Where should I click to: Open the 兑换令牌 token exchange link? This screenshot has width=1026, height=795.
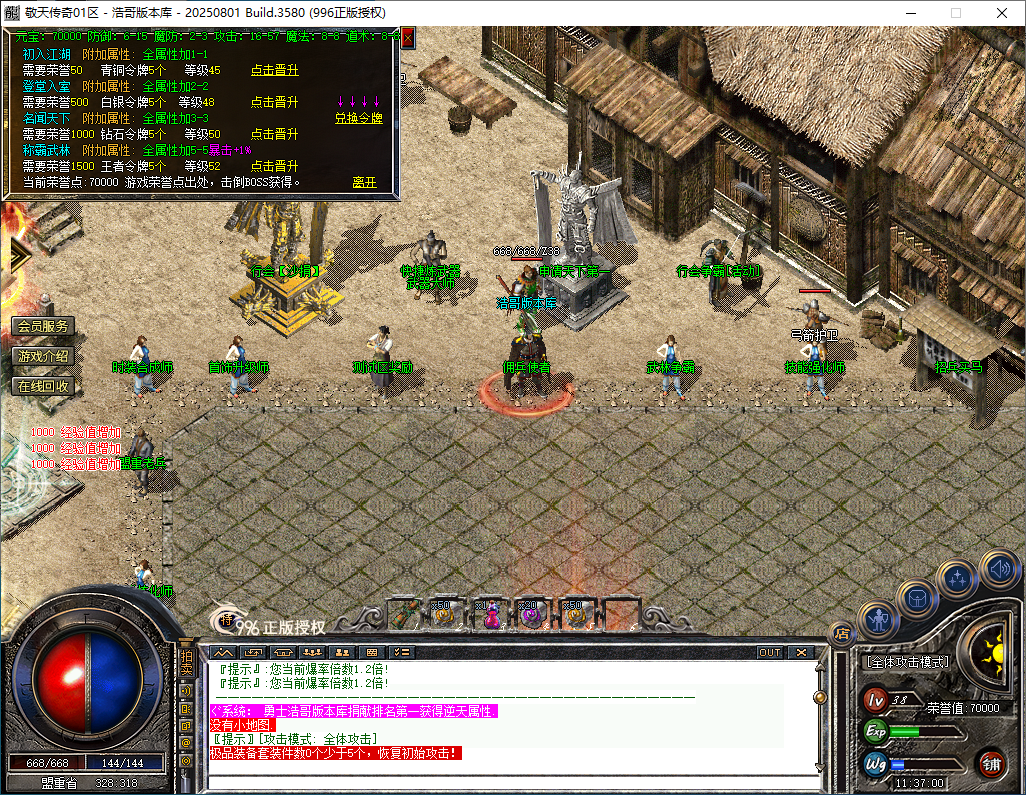tap(358, 118)
